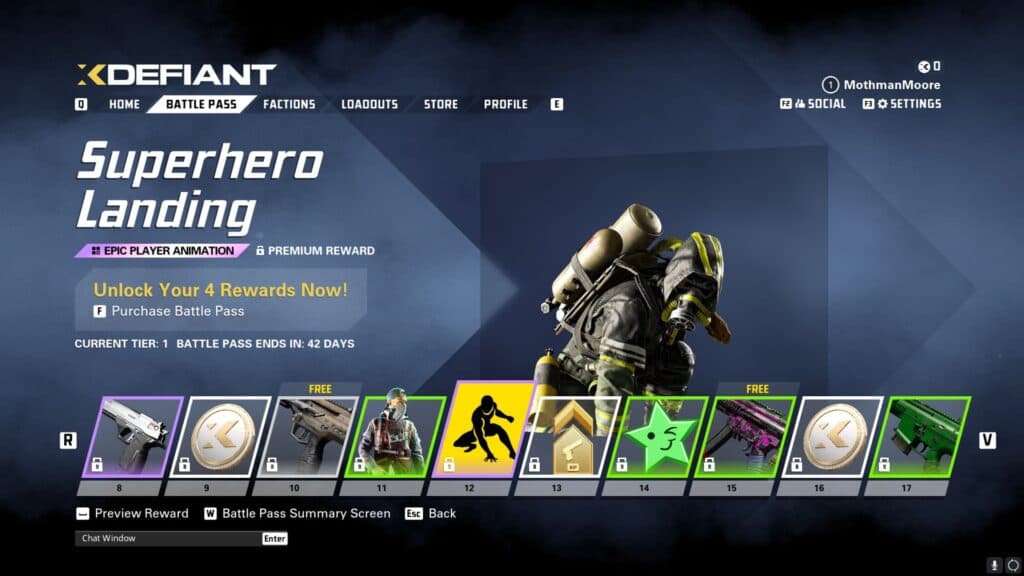Open the Home tab
Viewport: 1024px width, 576px height.
click(x=124, y=104)
